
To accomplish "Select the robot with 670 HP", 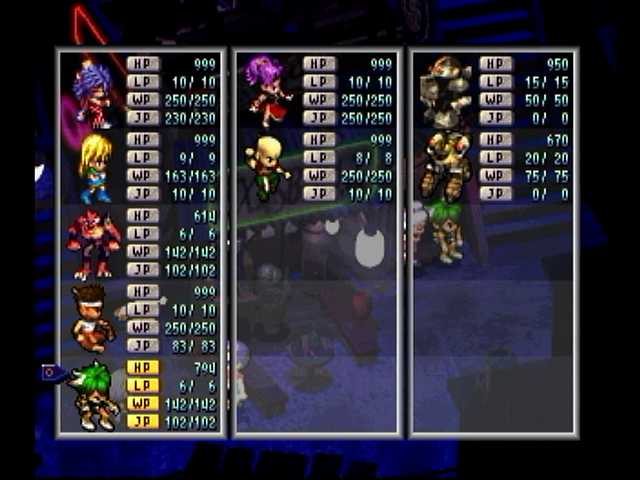I will pyautogui.click(x=445, y=165).
